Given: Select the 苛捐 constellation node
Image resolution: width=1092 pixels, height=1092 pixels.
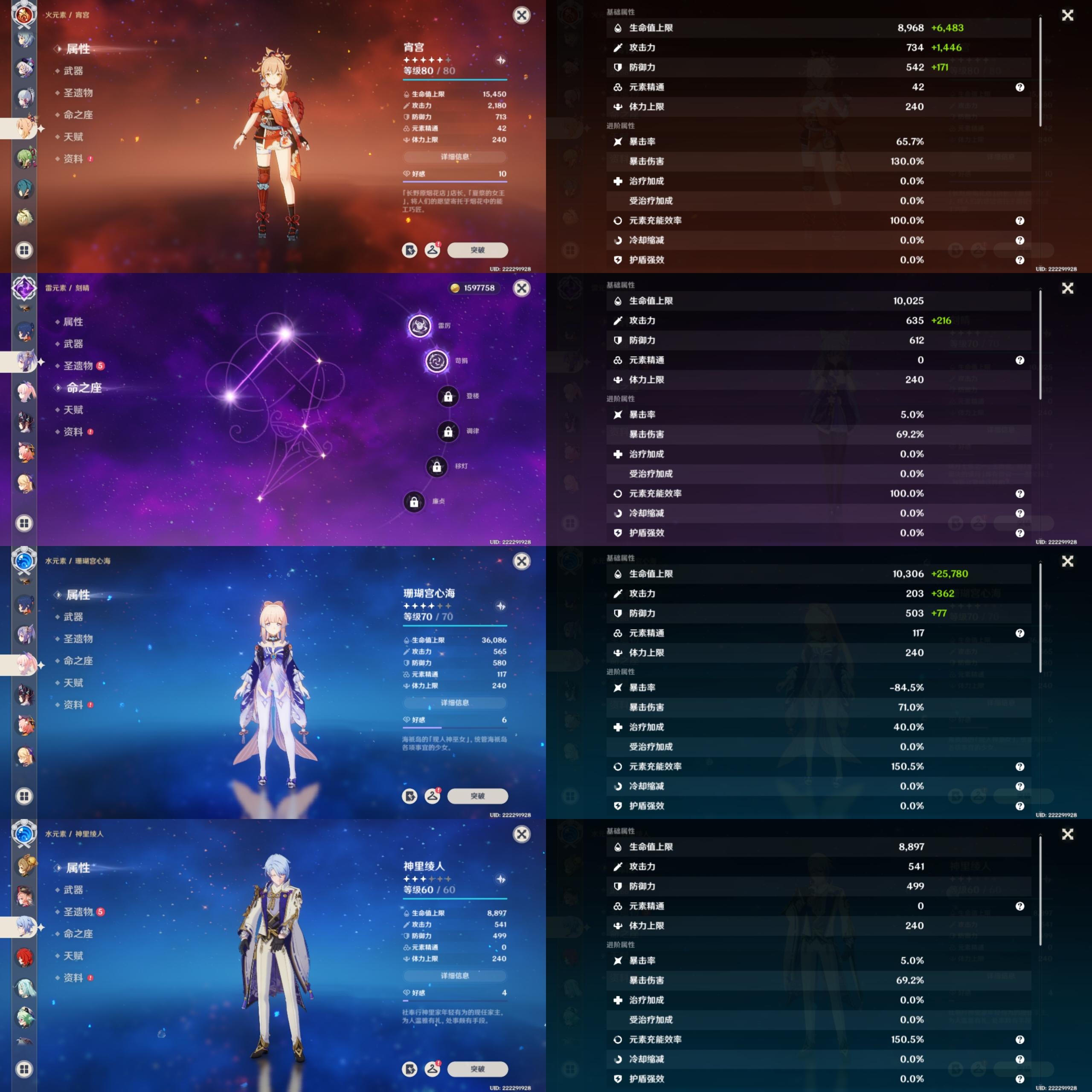Looking at the screenshot, I should point(436,360).
